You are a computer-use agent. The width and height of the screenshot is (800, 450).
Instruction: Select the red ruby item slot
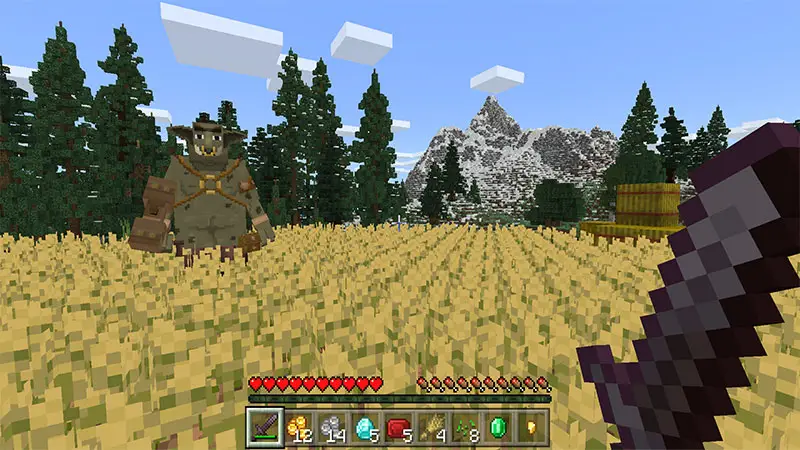tap(399, 426)
